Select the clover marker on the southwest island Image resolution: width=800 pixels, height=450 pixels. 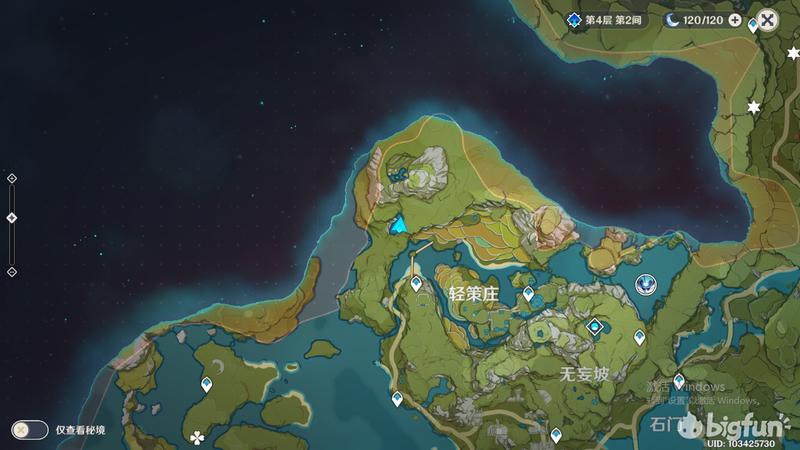tap(197, 437)
